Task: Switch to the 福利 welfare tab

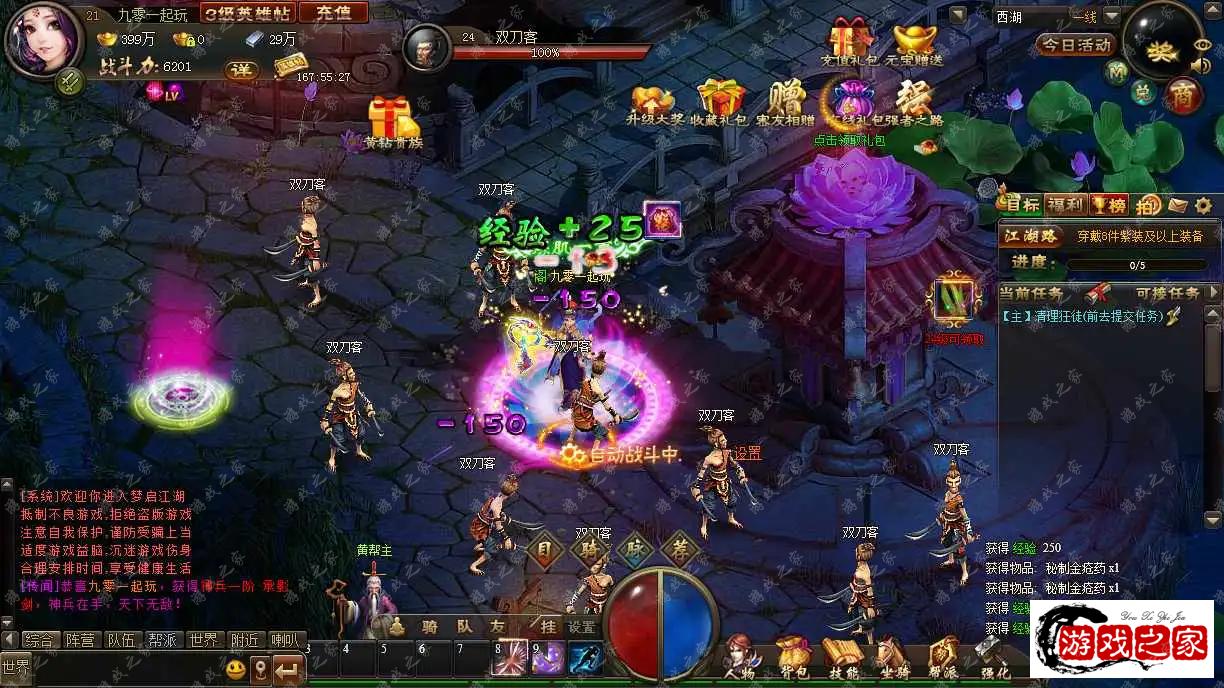Action: point(1064,205)
